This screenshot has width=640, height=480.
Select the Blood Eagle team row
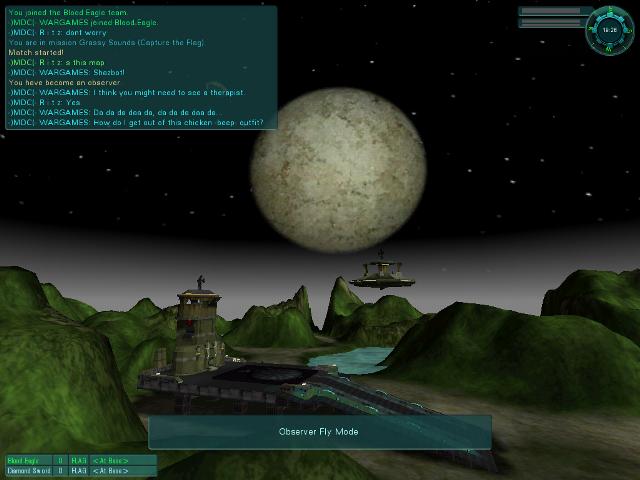click(80, 460)
